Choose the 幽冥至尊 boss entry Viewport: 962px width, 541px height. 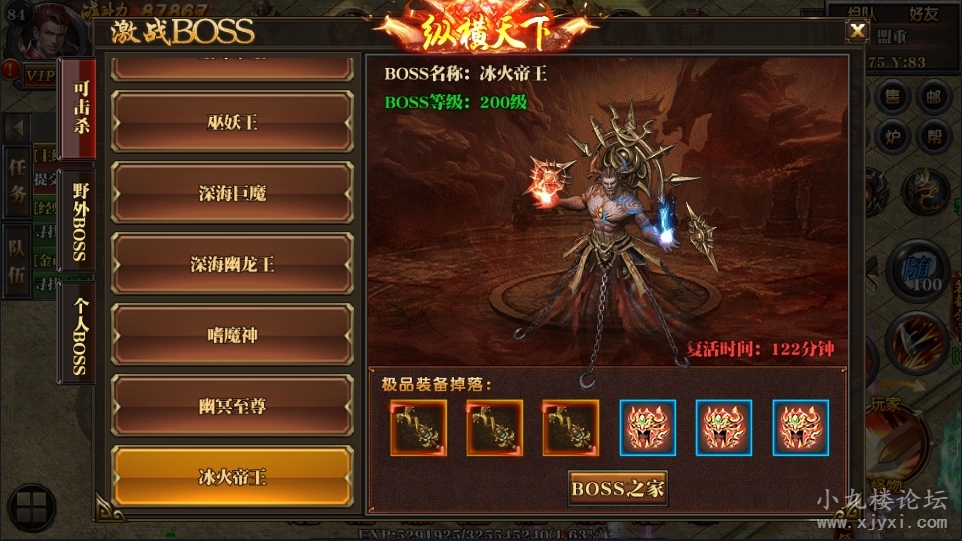click(x=232, y=406)
